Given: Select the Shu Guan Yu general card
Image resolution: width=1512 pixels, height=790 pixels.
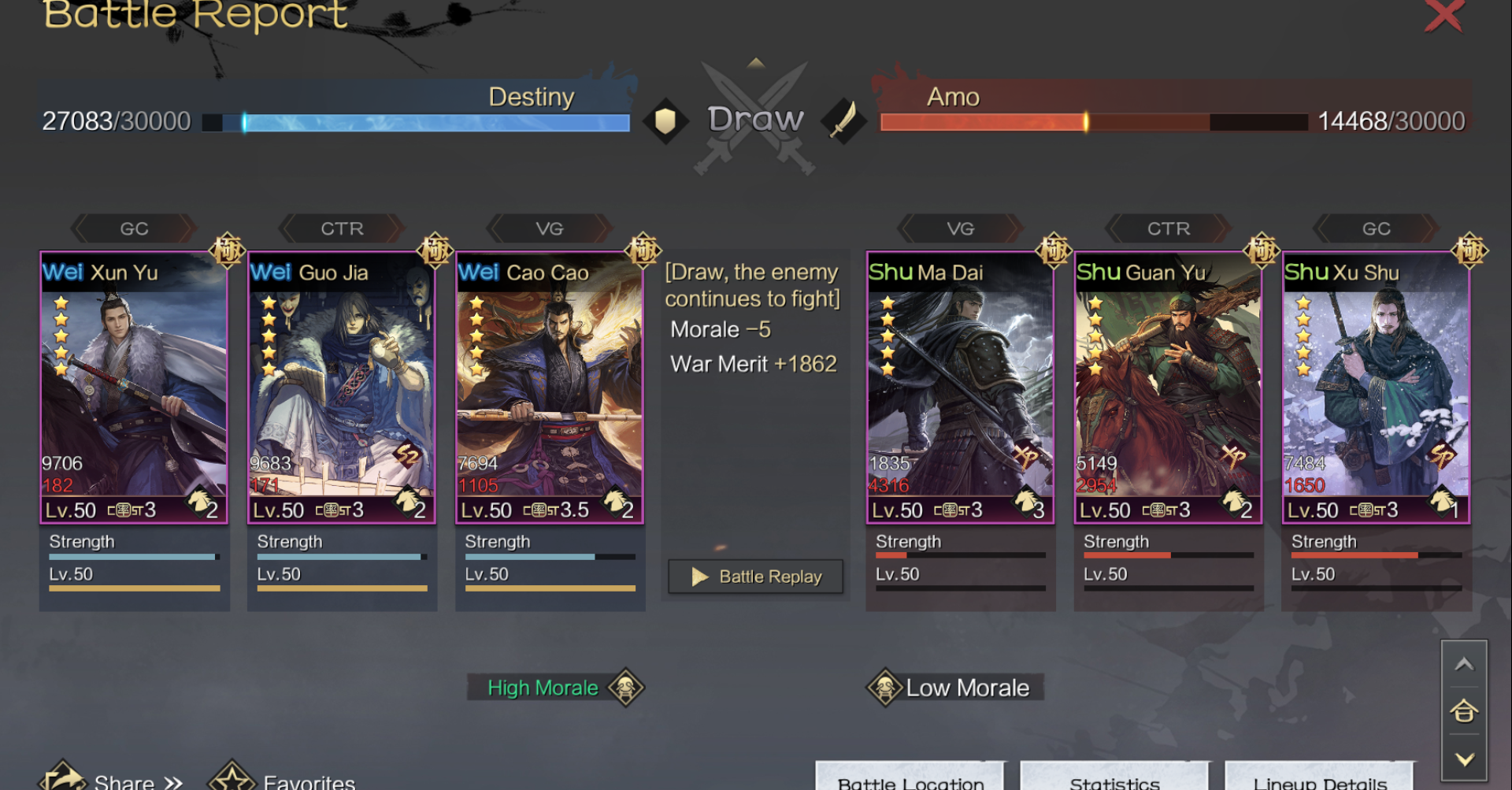Looking at the screenshot, I should [1168, 388].
